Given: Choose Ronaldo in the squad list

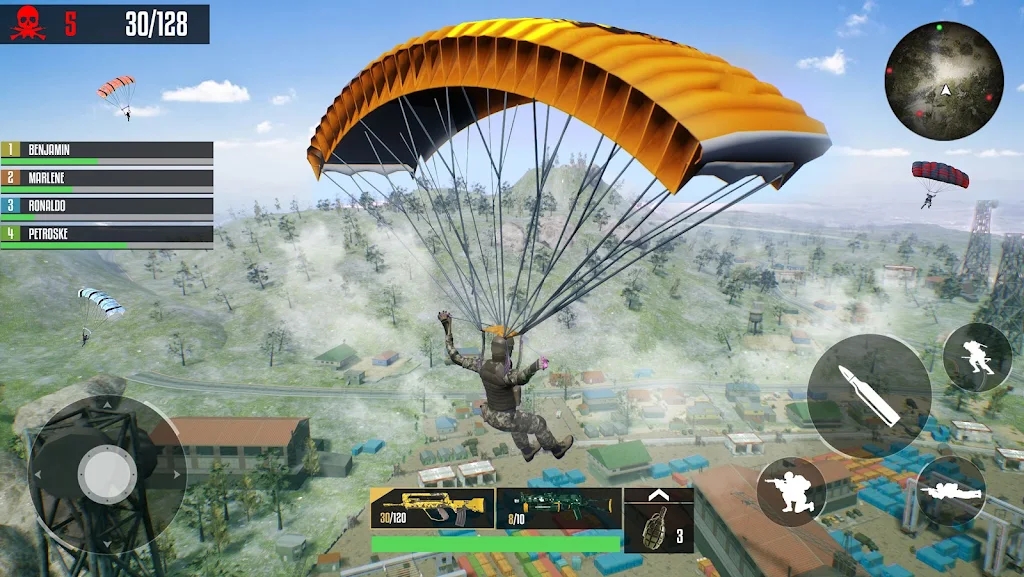Looking at the screenshot, I should [107, 207].
